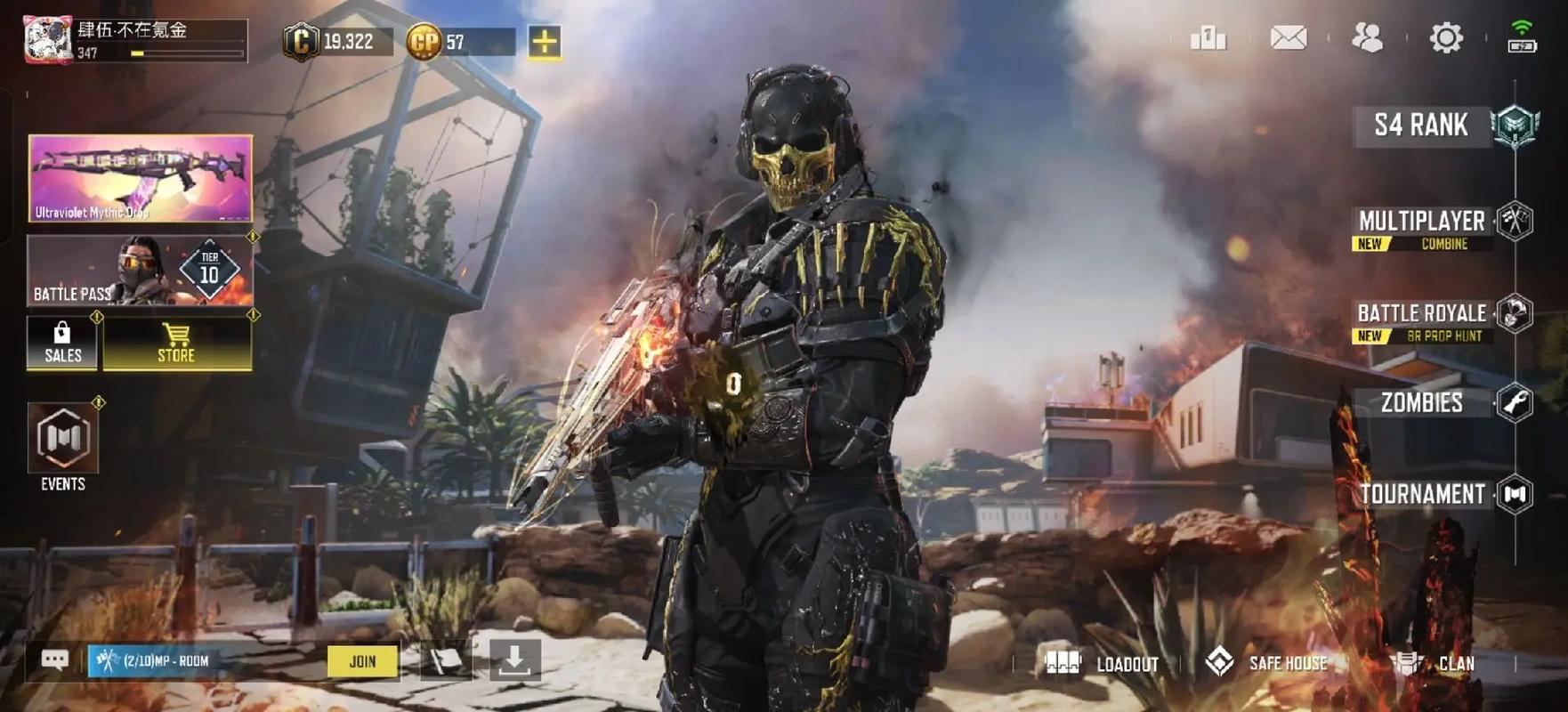
Task: Open the Loadout menu
Action: [1102, 664]
